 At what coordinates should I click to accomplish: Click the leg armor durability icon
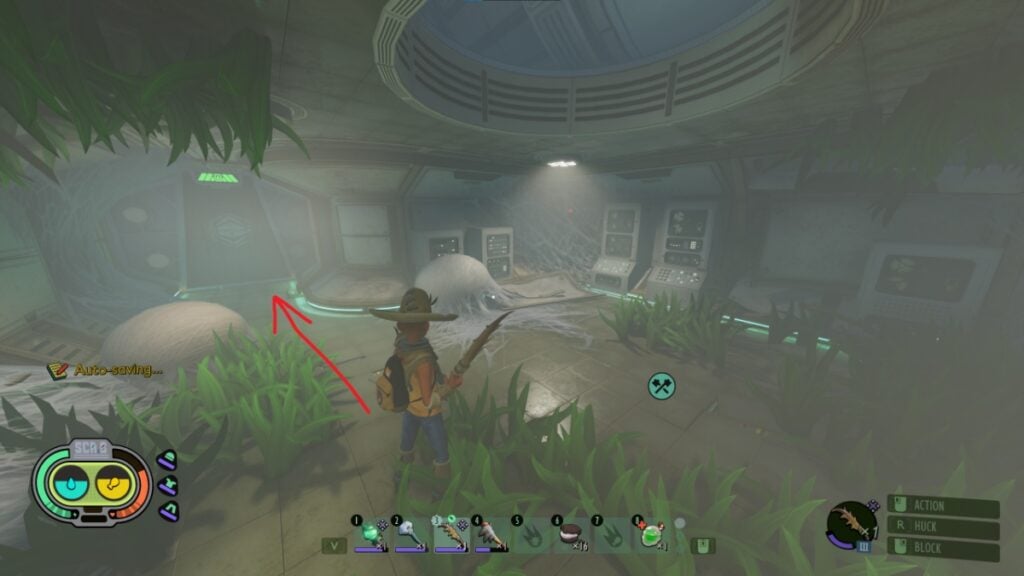(x=168, y=511)
